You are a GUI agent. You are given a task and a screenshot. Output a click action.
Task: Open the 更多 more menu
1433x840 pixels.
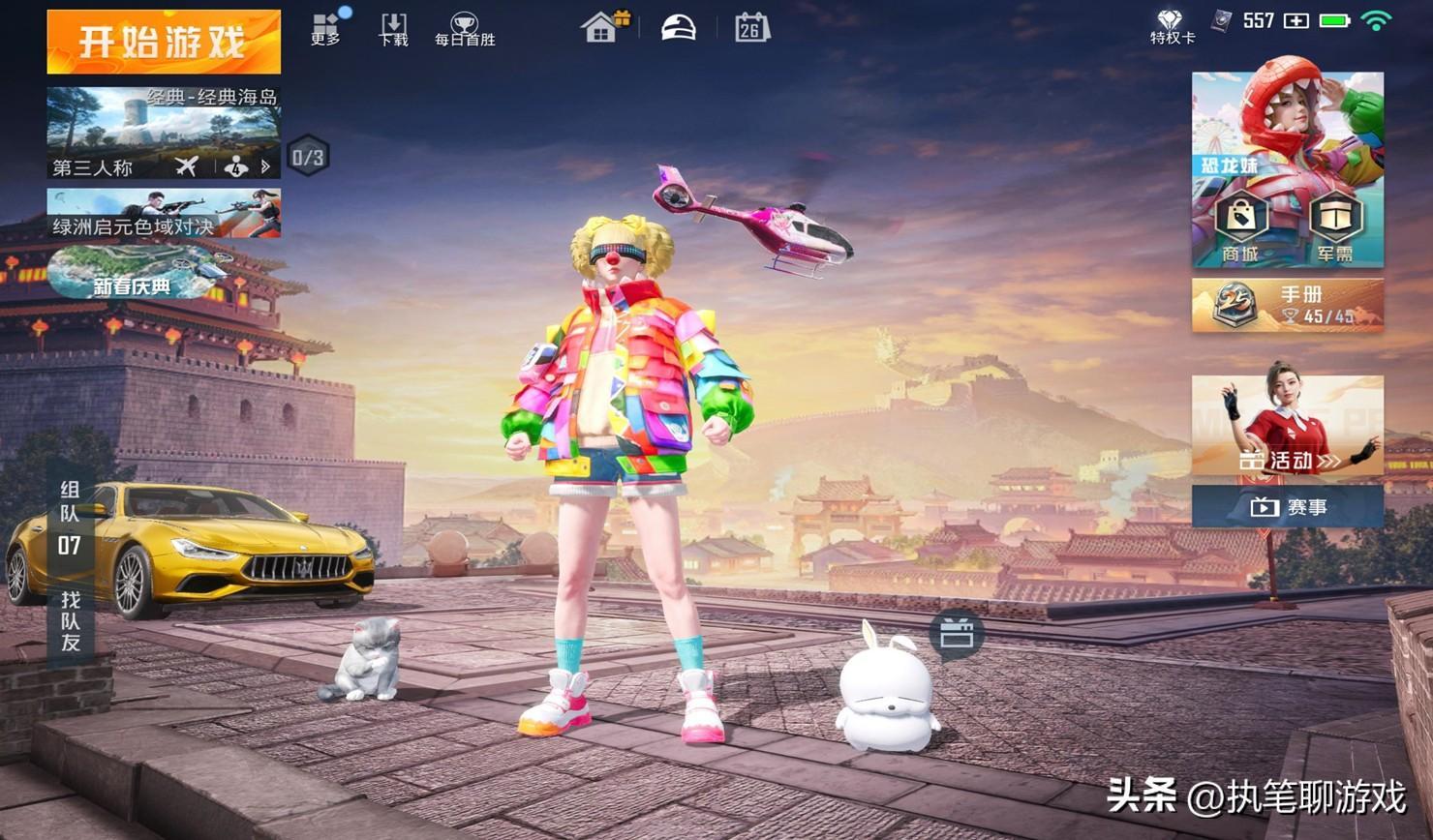[x=325, y=29]
